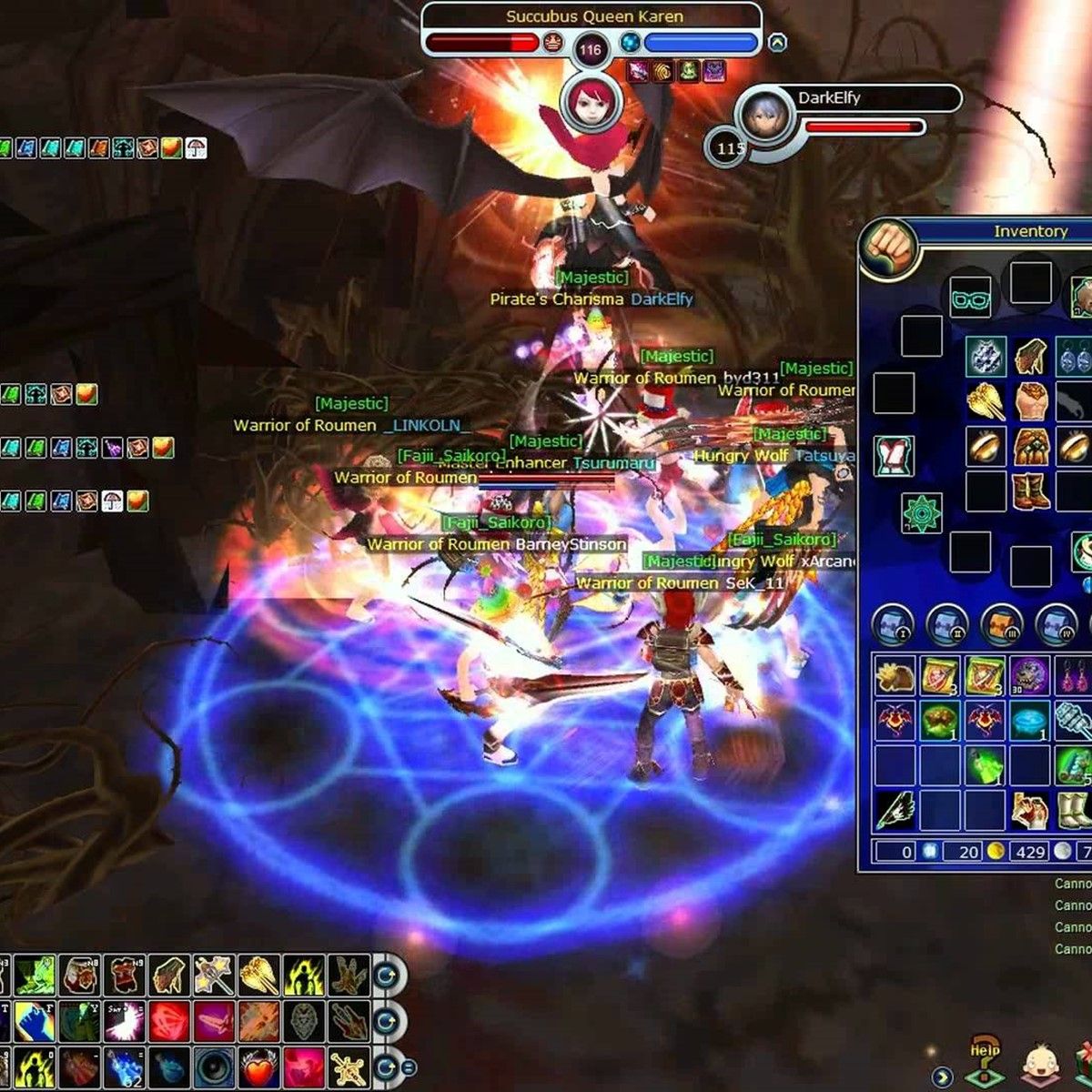This screenshot has width=1092, height=1092.
Task: Select the red and white costume slot
Action: tap(894, 455)
